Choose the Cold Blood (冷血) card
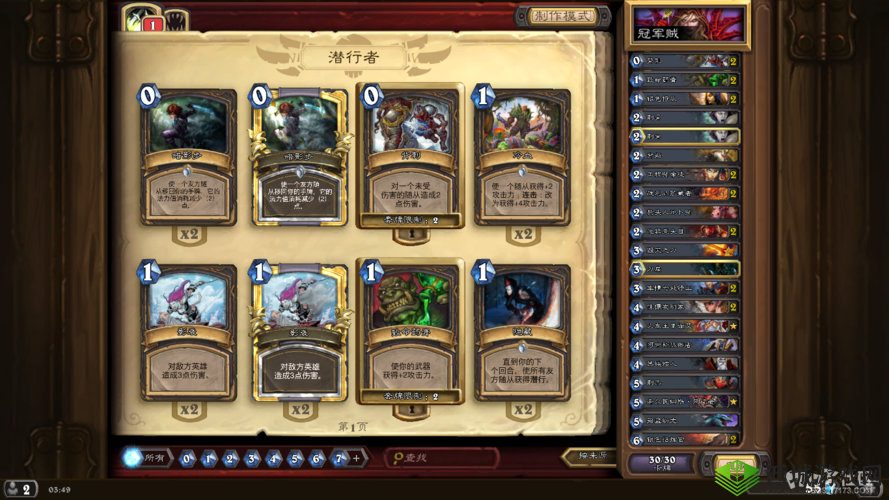The image size is (889, 500). [522, 158]
